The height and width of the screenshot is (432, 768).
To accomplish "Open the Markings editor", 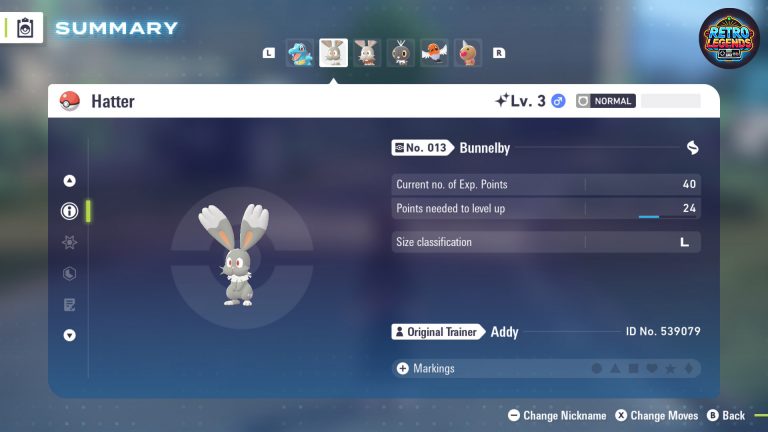I will [x=426, y=368].
